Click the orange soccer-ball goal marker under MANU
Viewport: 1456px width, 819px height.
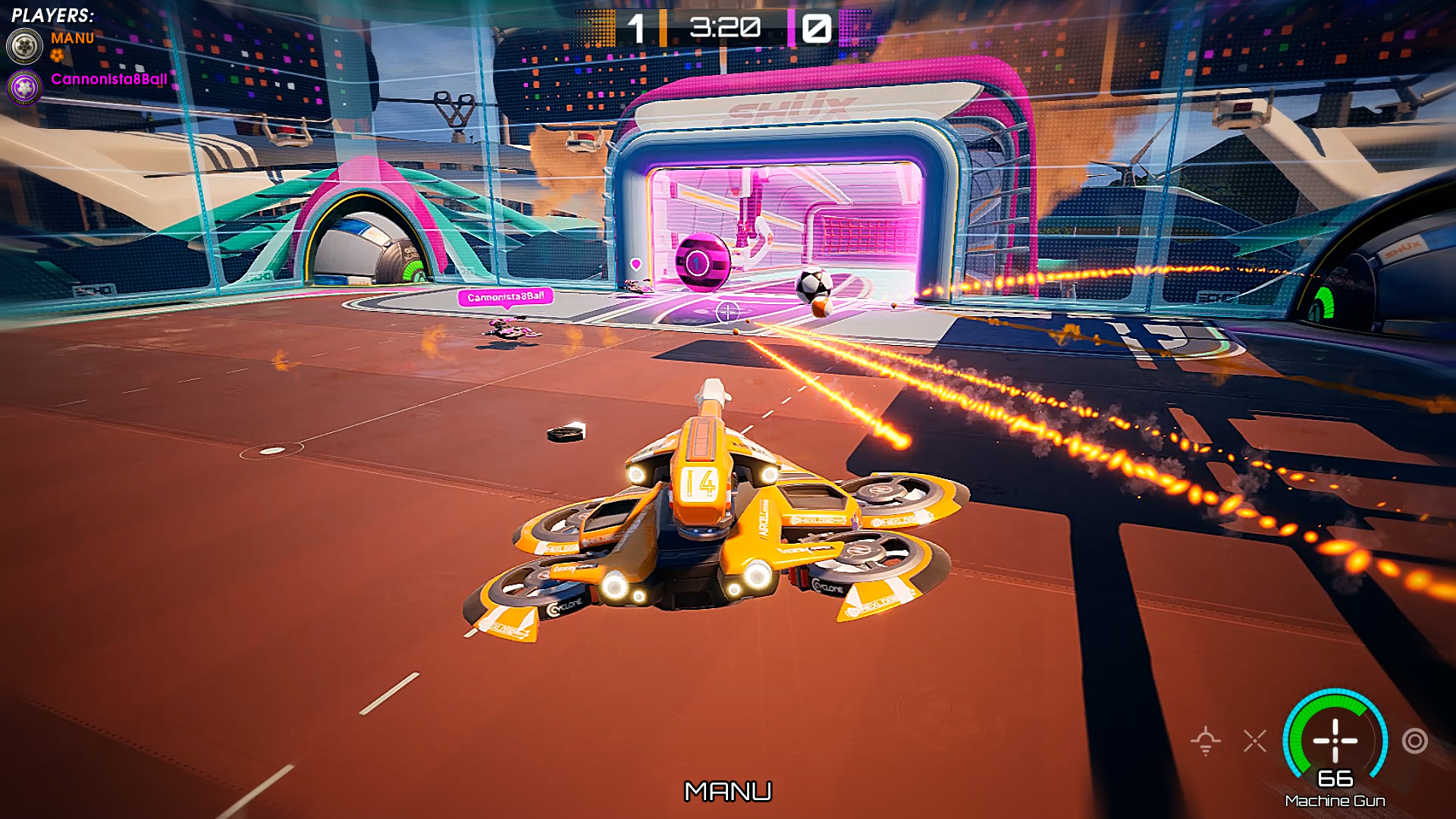pyautogui.click(x=57, y=56)
